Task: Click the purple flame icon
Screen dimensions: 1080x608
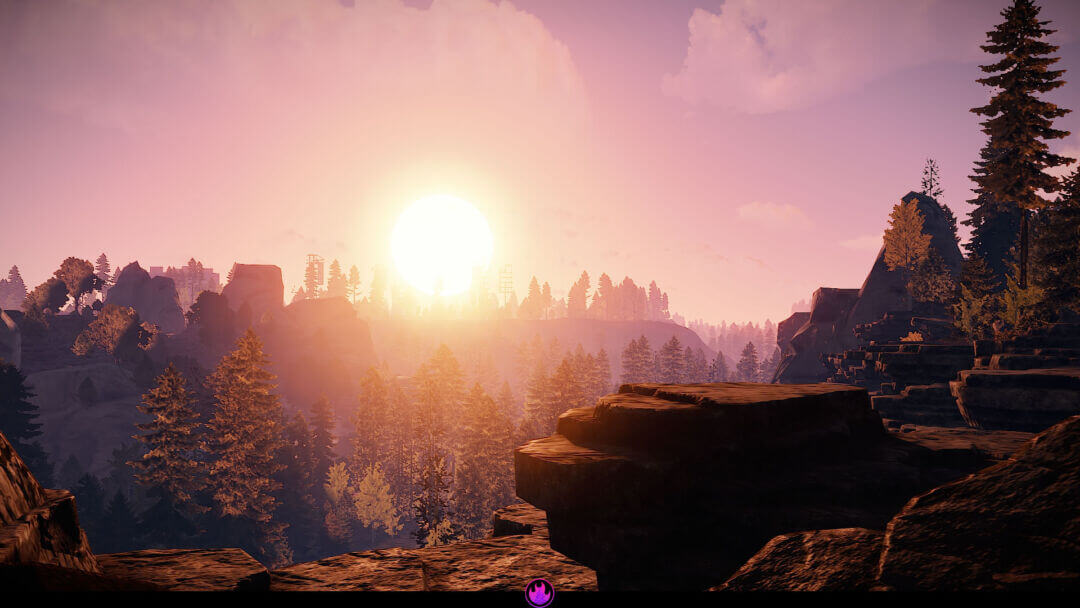Action: click(x=540, y=593)
